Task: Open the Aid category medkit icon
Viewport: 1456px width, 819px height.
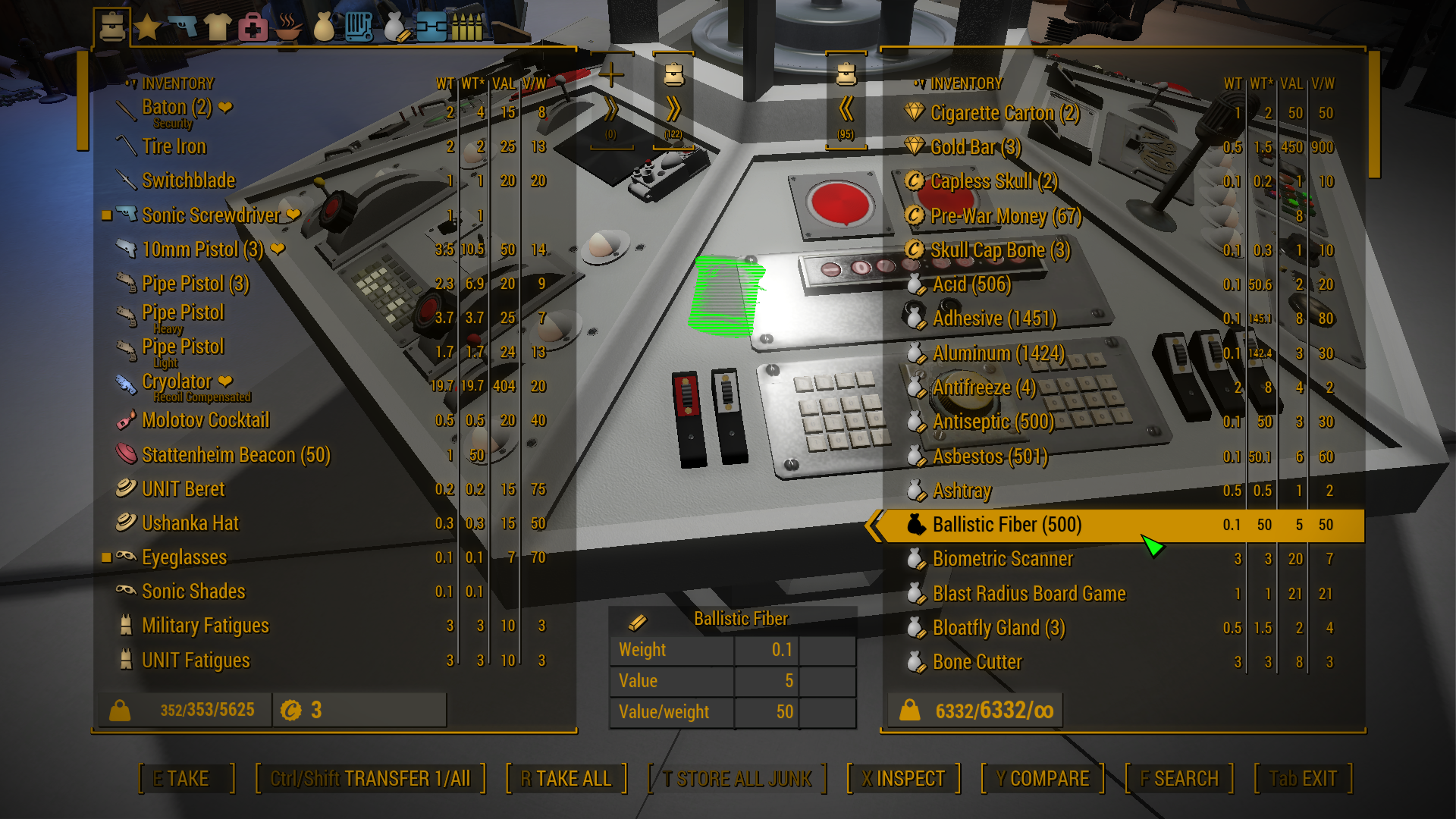Action: [254, 25]
